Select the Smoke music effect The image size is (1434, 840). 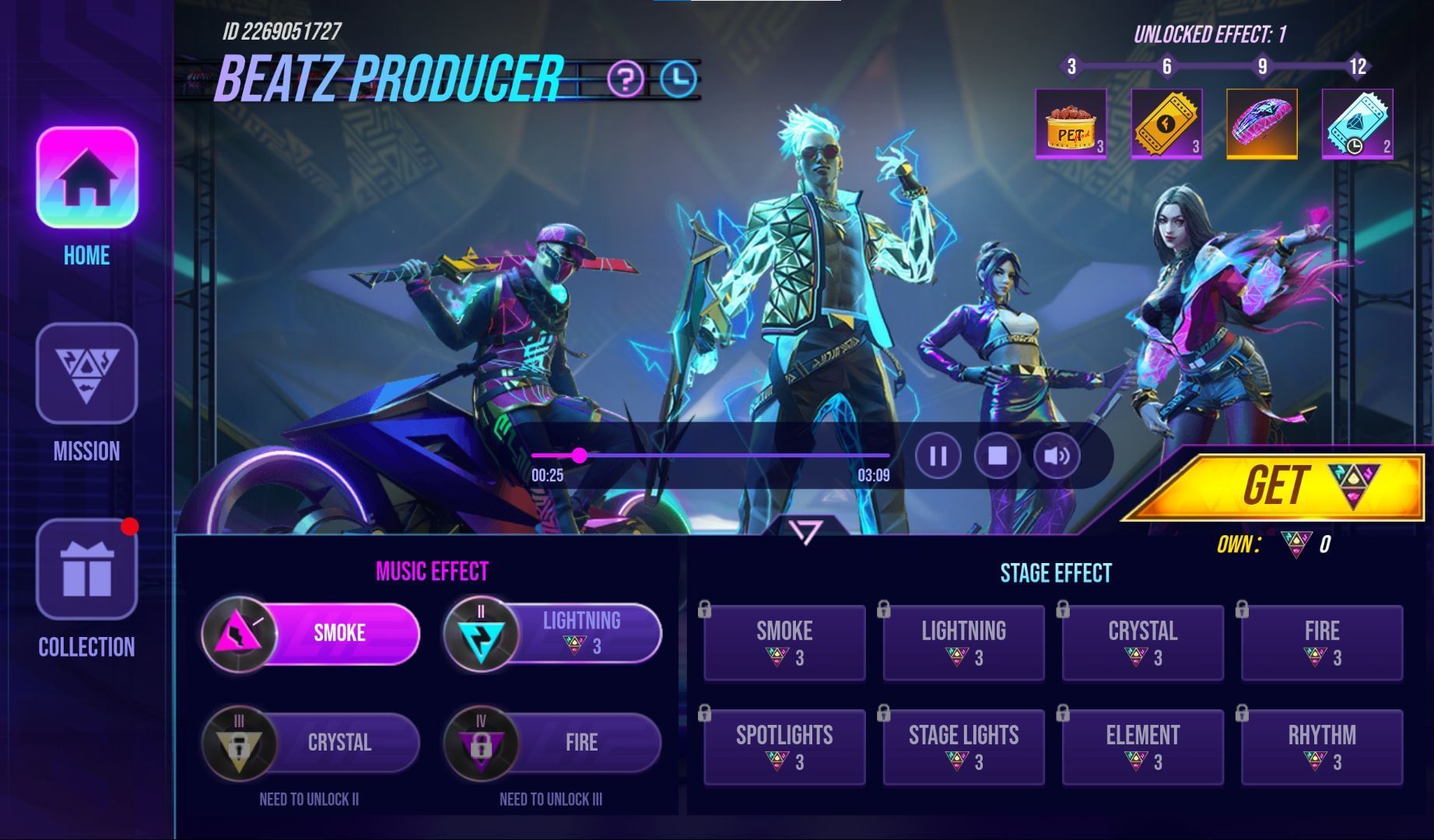(x=311, y=634)
